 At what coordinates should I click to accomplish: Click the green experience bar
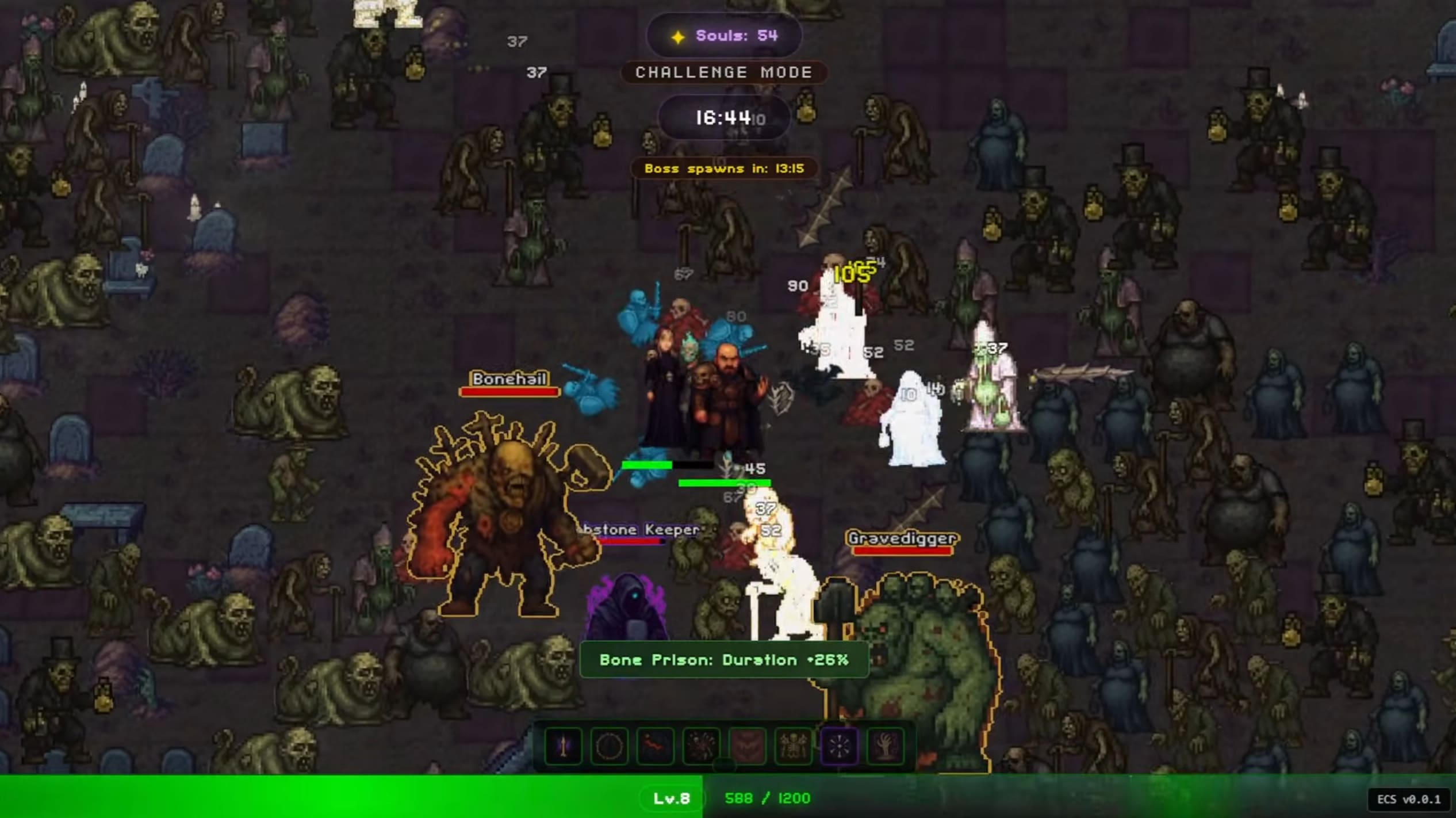[x=345, y=798]
